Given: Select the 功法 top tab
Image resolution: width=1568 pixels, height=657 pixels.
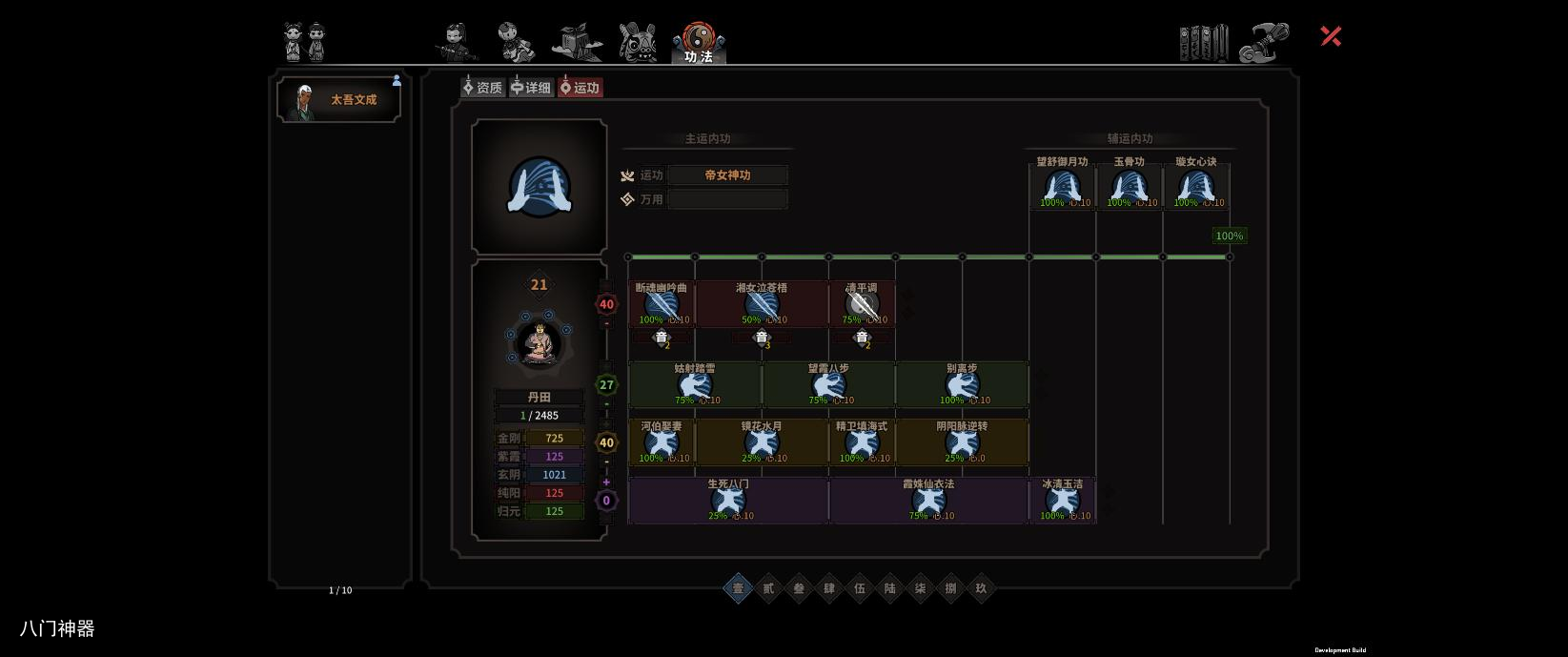Looking at the screenshot, I should [x=699, y=44].
